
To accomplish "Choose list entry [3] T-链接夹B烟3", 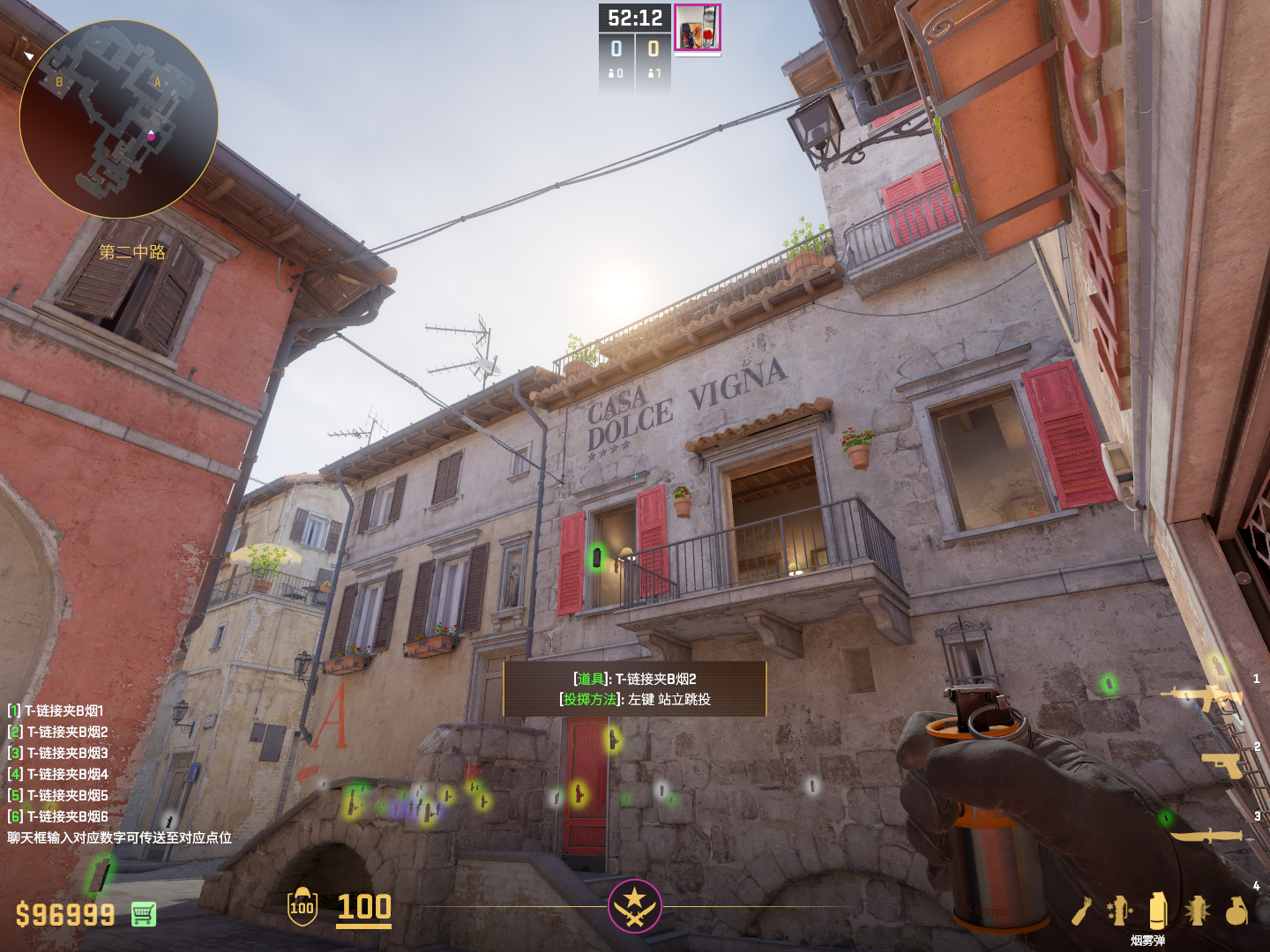I will (x=58, y=753).
